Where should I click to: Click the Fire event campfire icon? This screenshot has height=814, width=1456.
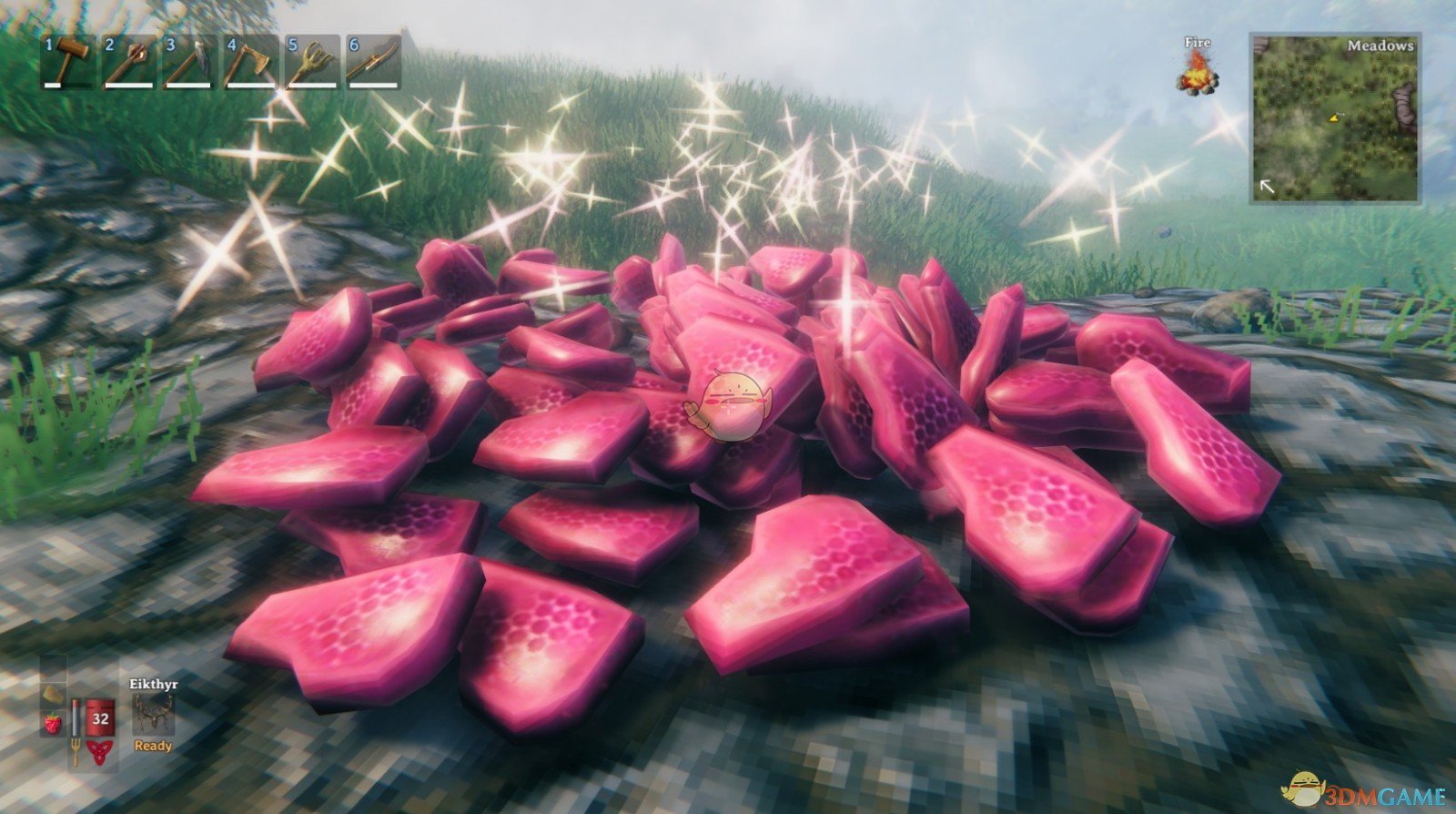point(1198,75)
